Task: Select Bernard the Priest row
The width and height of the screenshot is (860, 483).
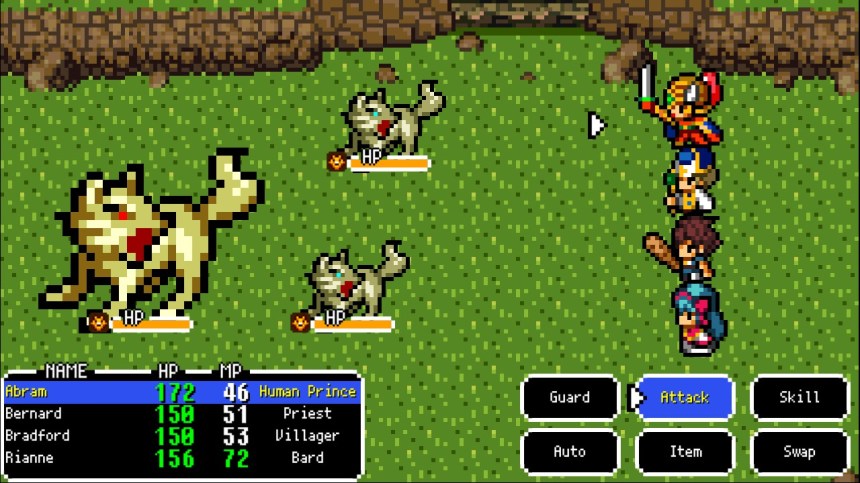Action: pos(180,414)
